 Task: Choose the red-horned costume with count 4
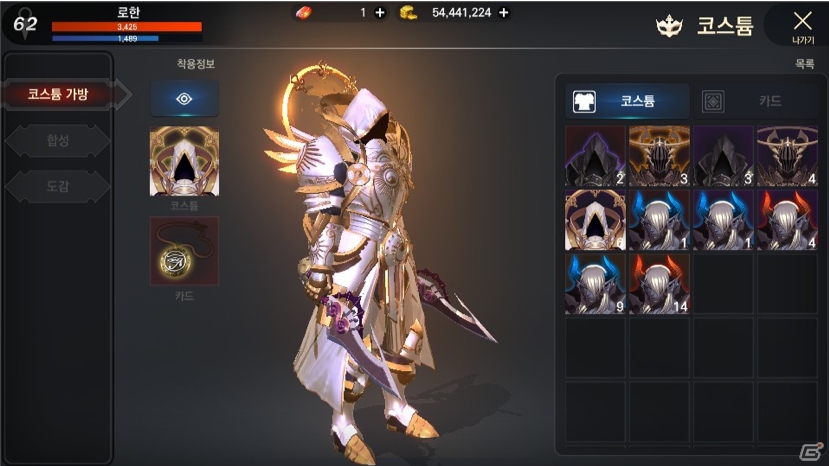[x=787, y=220]
